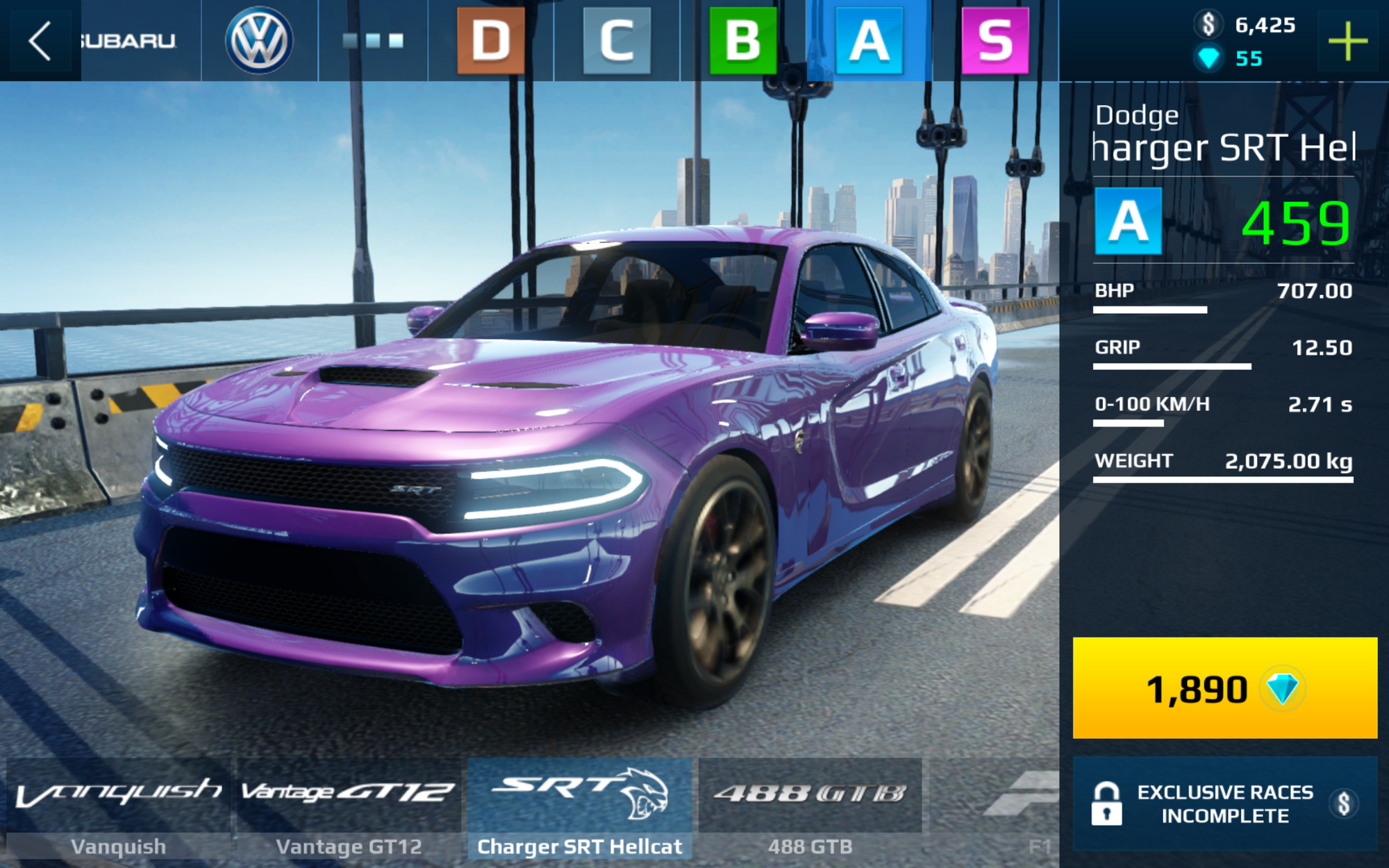Open the class S category

pos(995,40)
